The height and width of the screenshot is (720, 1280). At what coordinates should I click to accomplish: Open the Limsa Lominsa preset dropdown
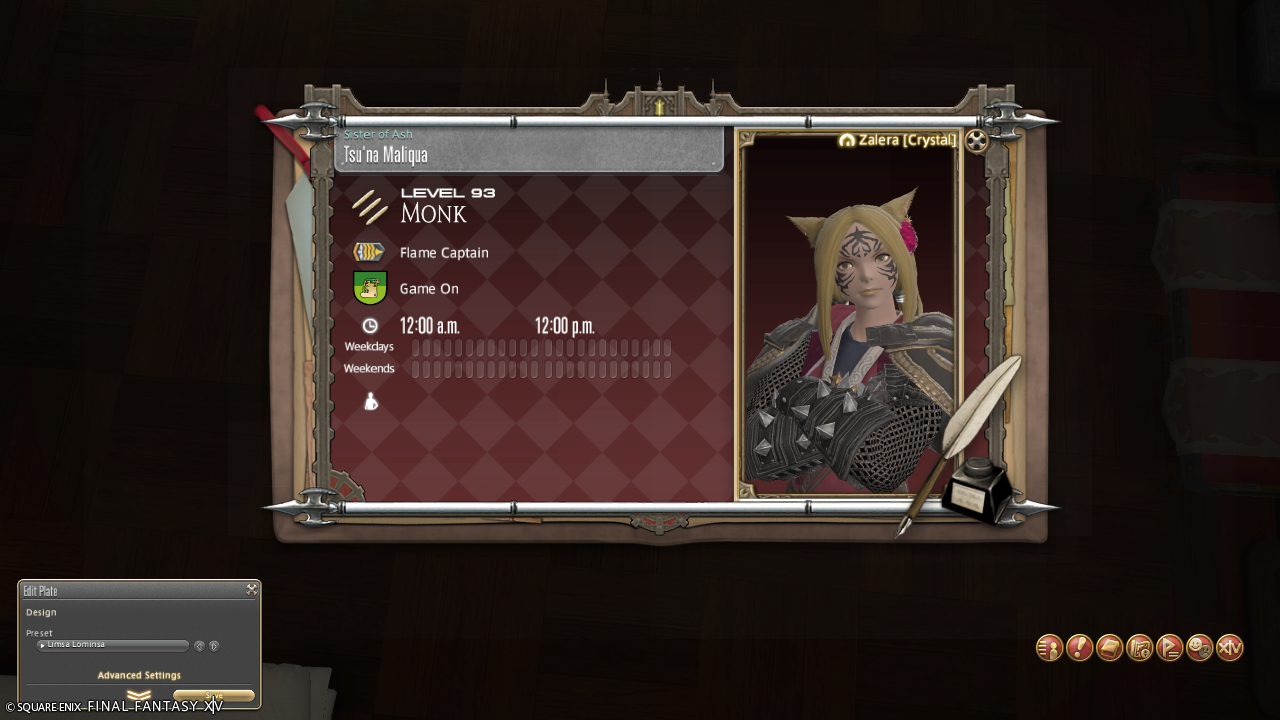click(112, 646)
